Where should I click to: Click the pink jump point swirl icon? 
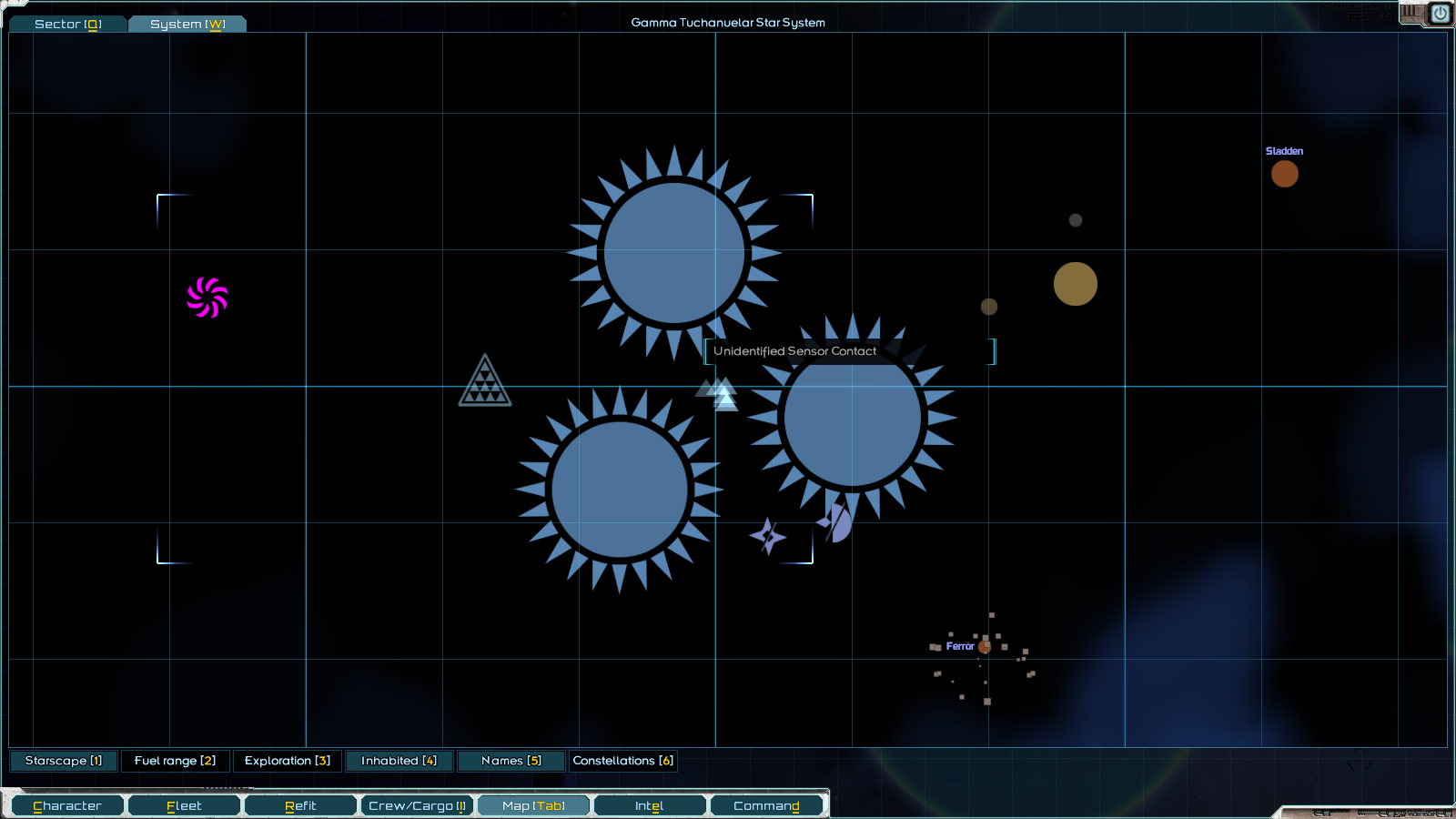click(207, 295)
